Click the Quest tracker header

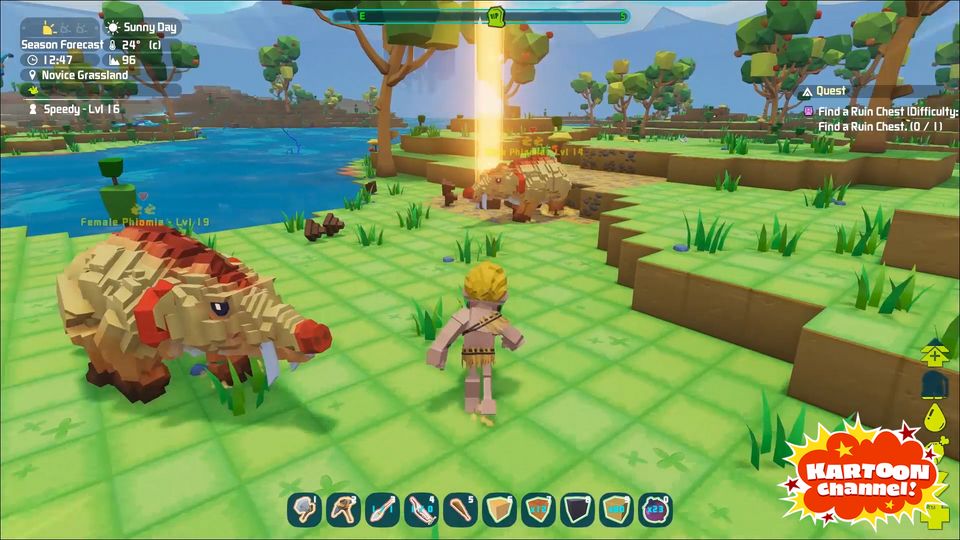831,91
